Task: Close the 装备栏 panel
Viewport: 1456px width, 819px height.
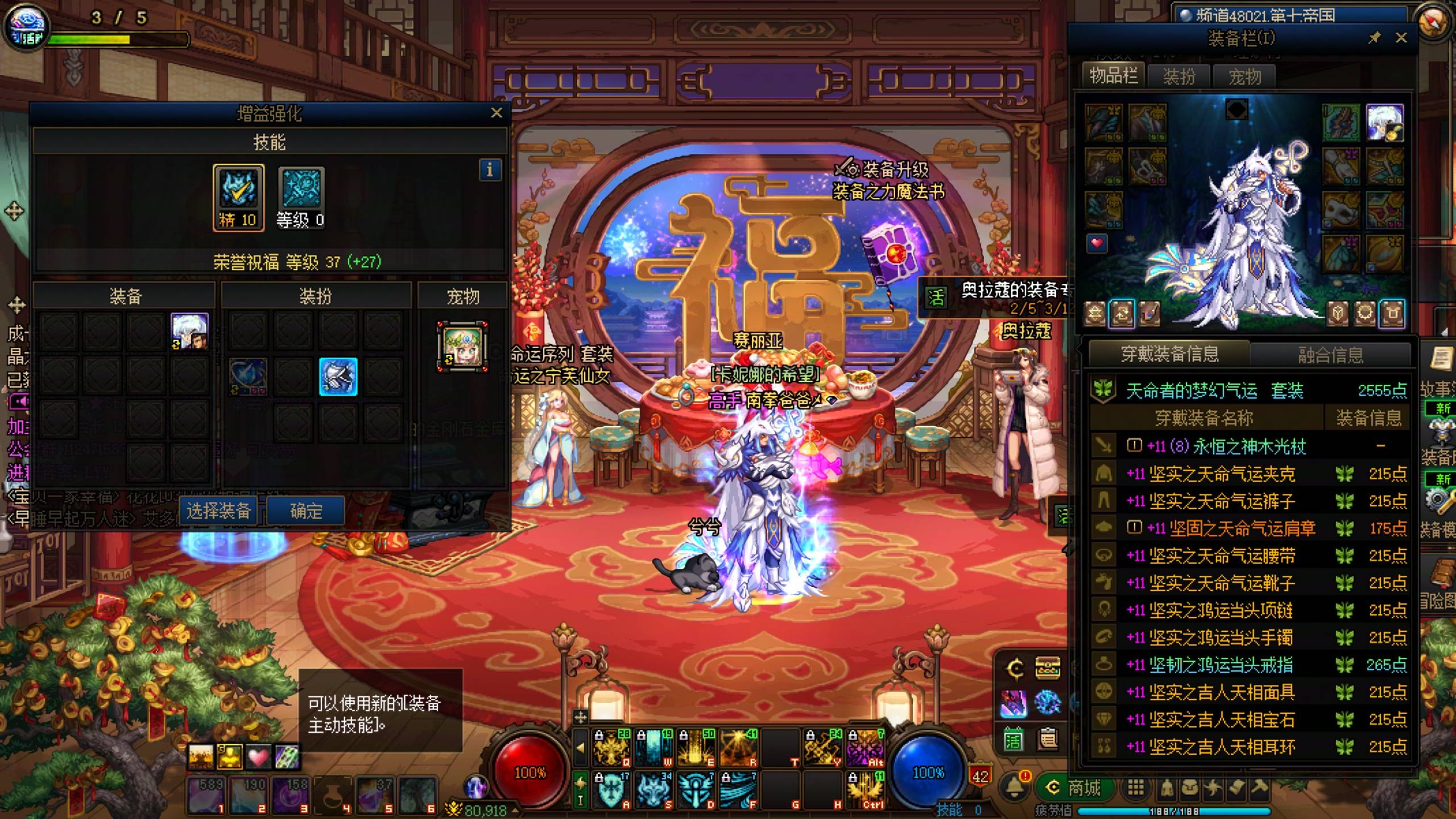Action: point(1401,38)
